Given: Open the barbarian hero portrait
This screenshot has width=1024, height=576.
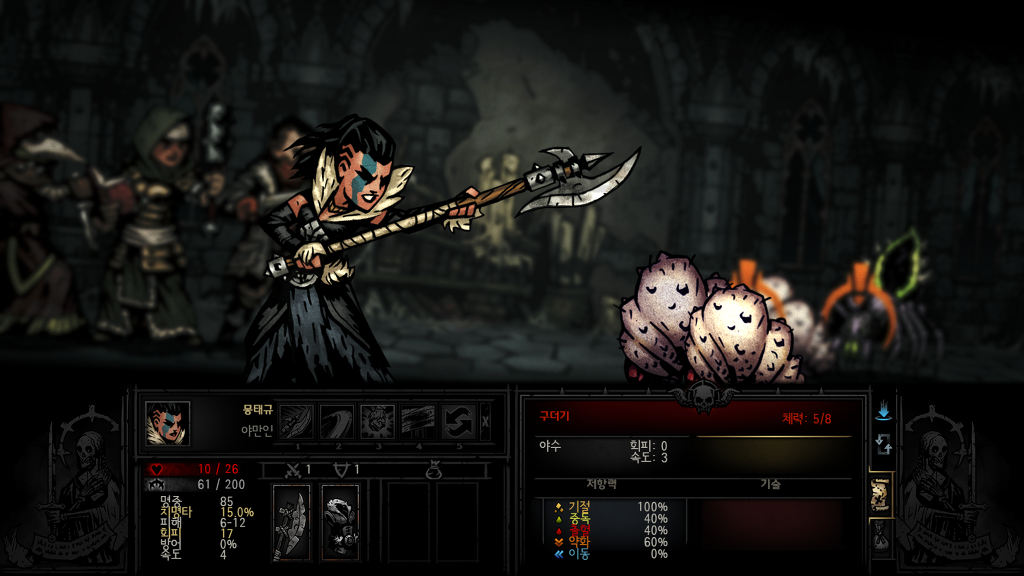Looking at the screenshot, I should point(167,423).
